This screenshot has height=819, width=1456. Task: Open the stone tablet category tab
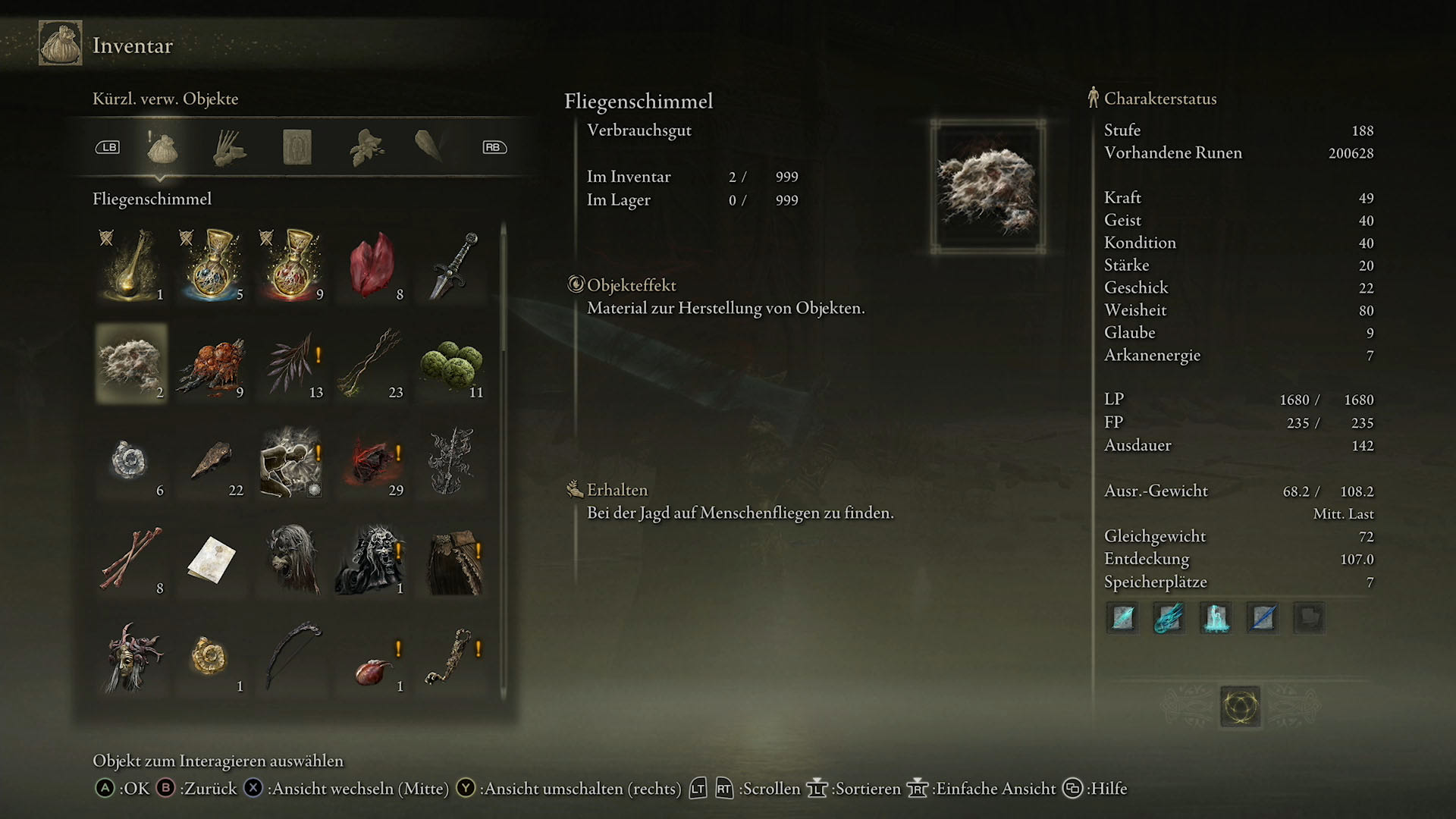[x=297, y=147]
